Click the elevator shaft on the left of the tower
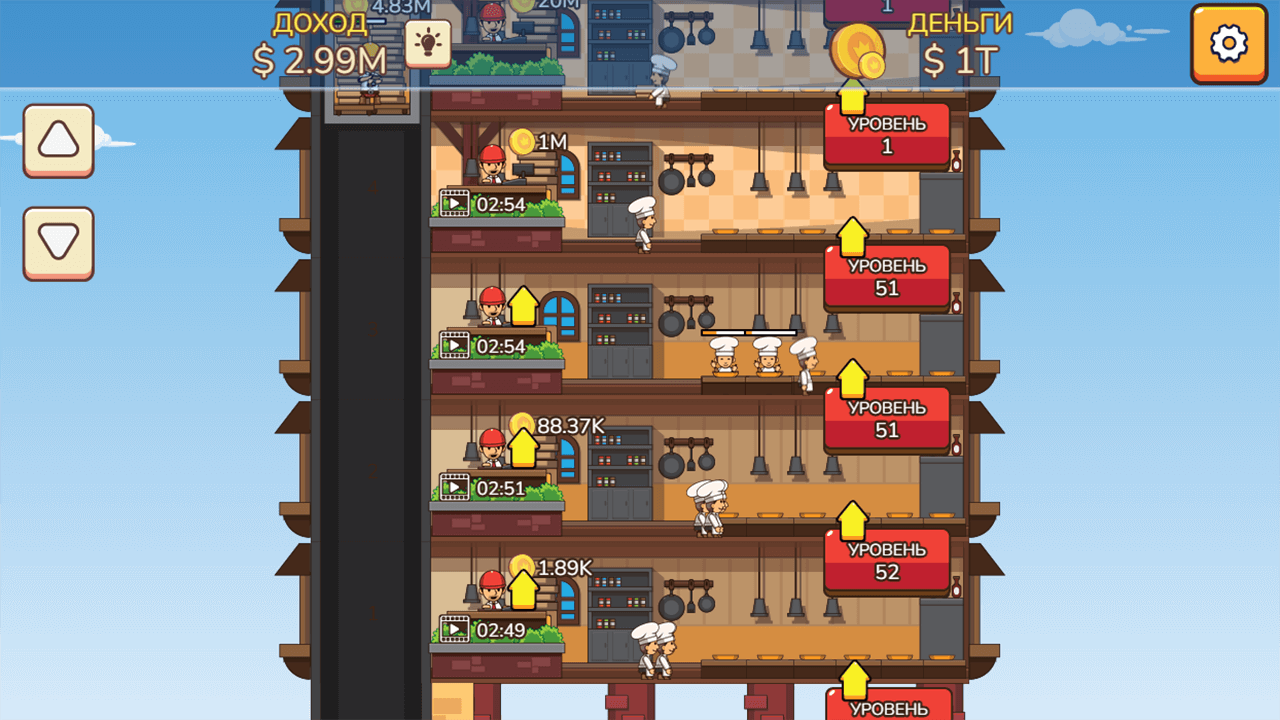The width and height of the screenshot is (1280, 720). [370, 400]
